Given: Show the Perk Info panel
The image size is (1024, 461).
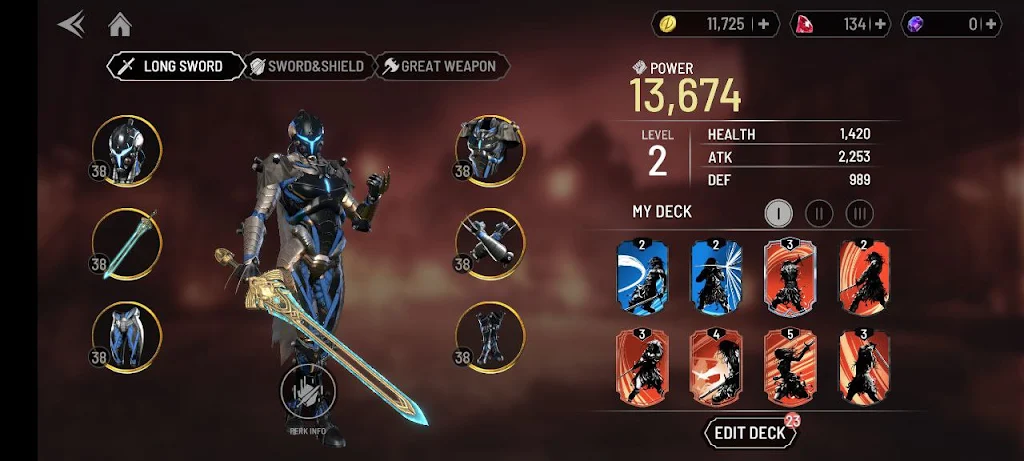Looking at the screenshot, I should coord(309,394).
